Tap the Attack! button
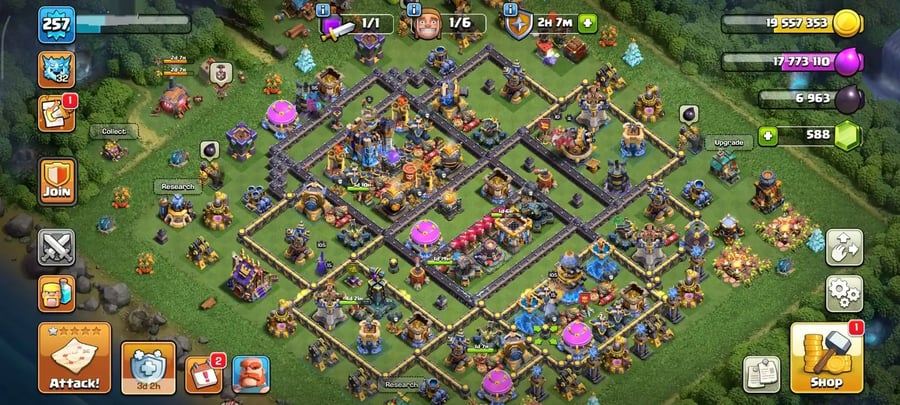900x405 pixels. click(x=74, y=357)
